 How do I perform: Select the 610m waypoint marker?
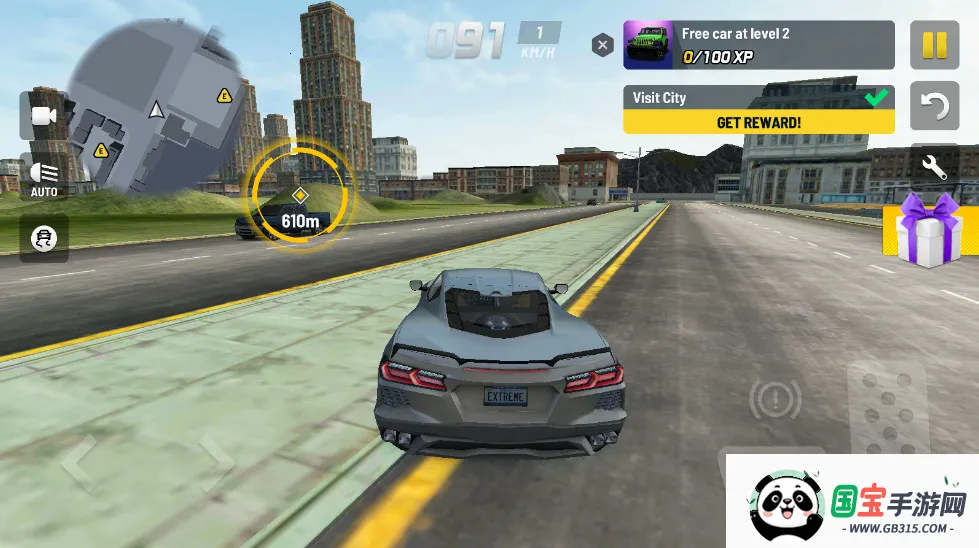299,195
